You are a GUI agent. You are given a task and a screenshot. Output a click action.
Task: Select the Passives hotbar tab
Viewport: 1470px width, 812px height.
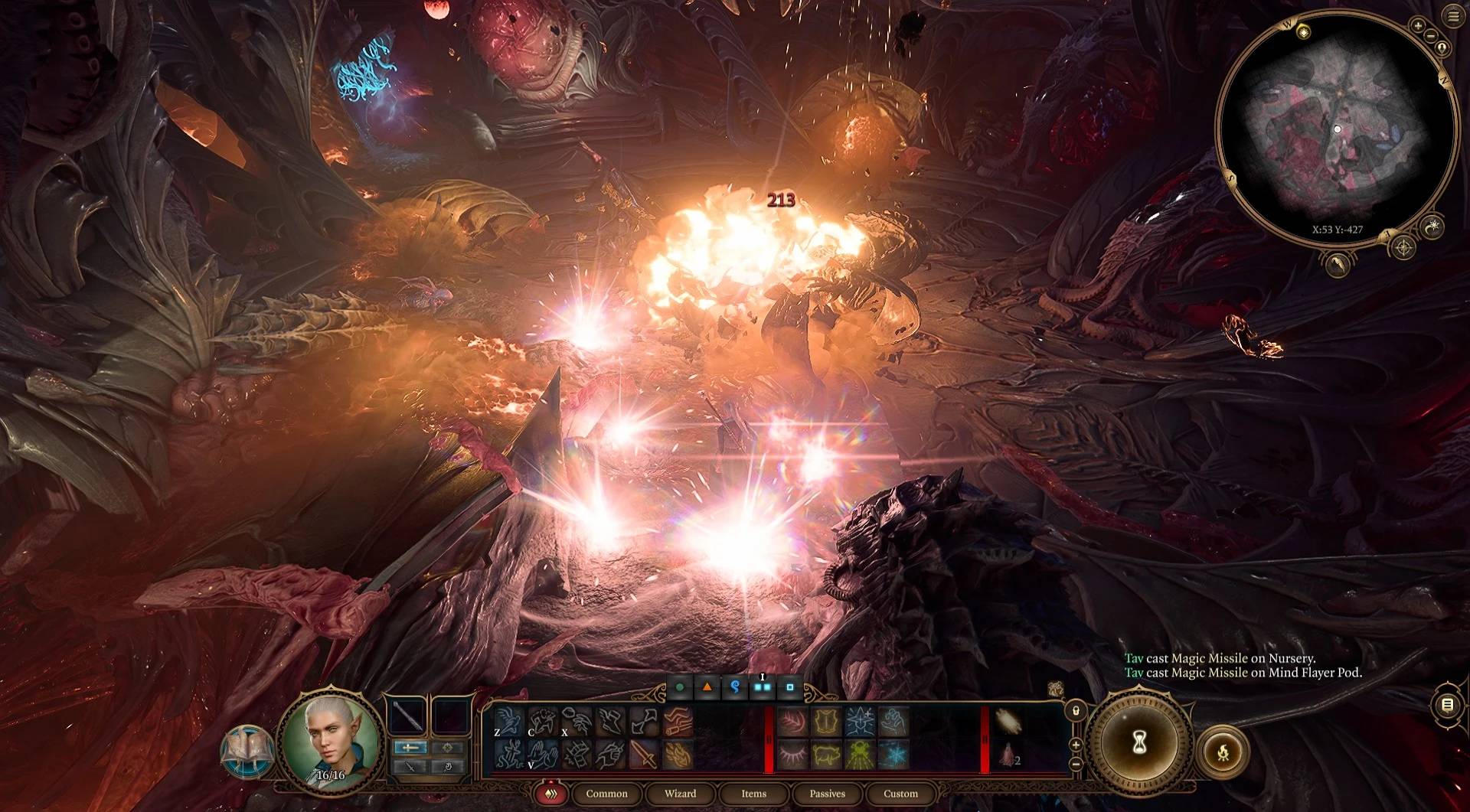click(827, 794)
